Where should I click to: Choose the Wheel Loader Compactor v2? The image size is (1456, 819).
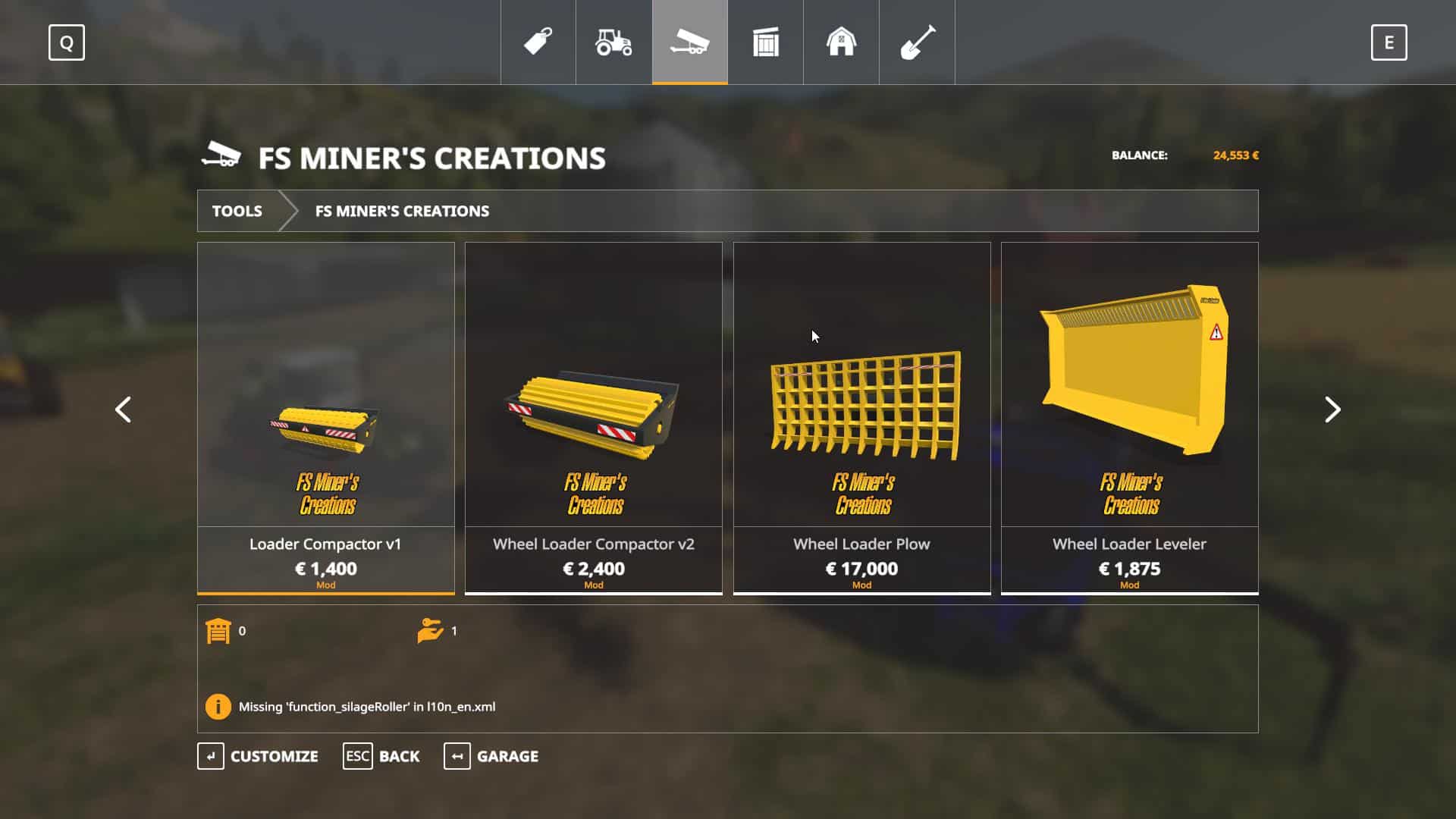click(594, 417)
